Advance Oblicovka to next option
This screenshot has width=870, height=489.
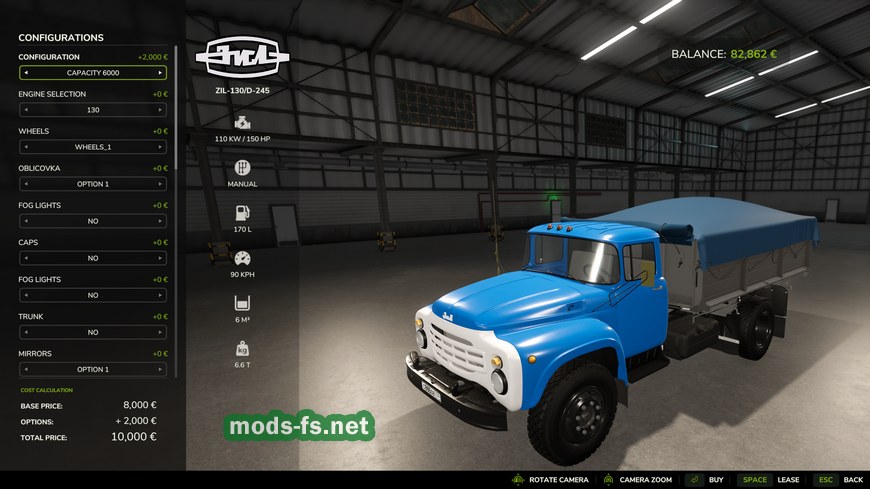pos(159,184)
